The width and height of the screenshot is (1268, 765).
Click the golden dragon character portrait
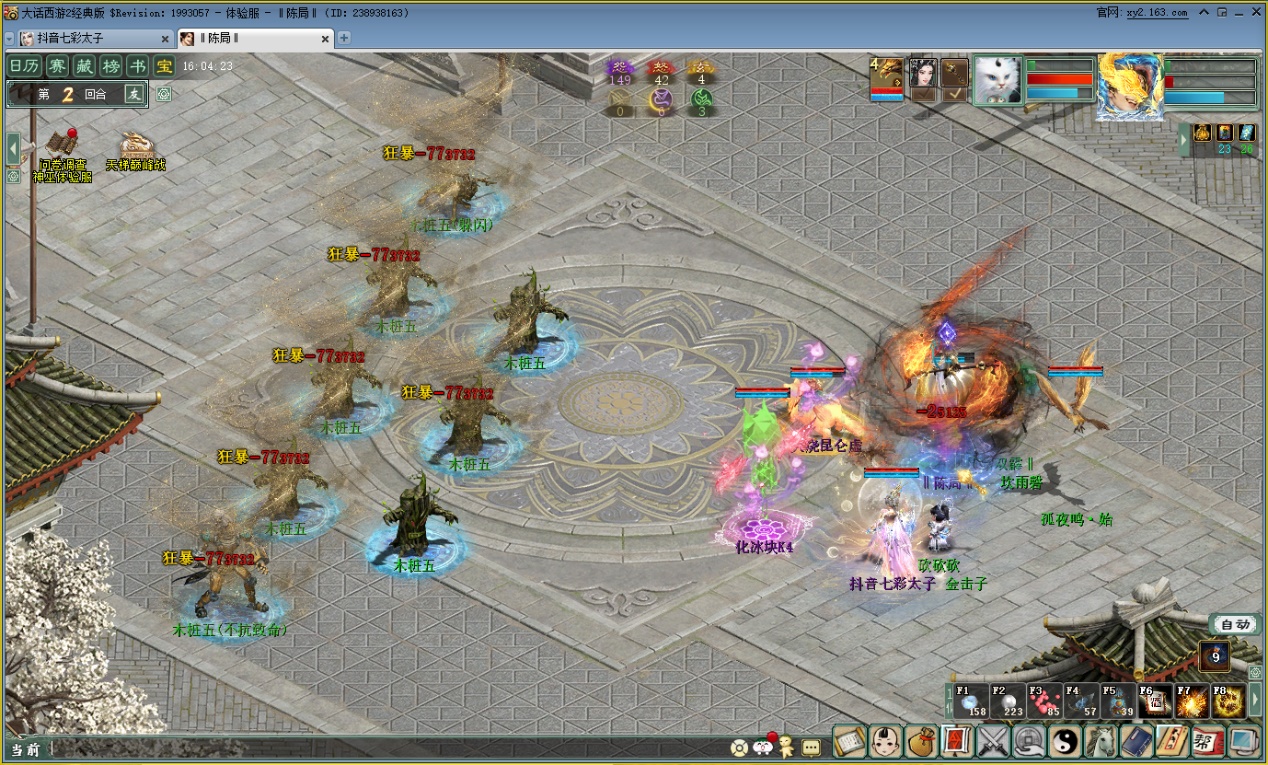[1130, 86]
